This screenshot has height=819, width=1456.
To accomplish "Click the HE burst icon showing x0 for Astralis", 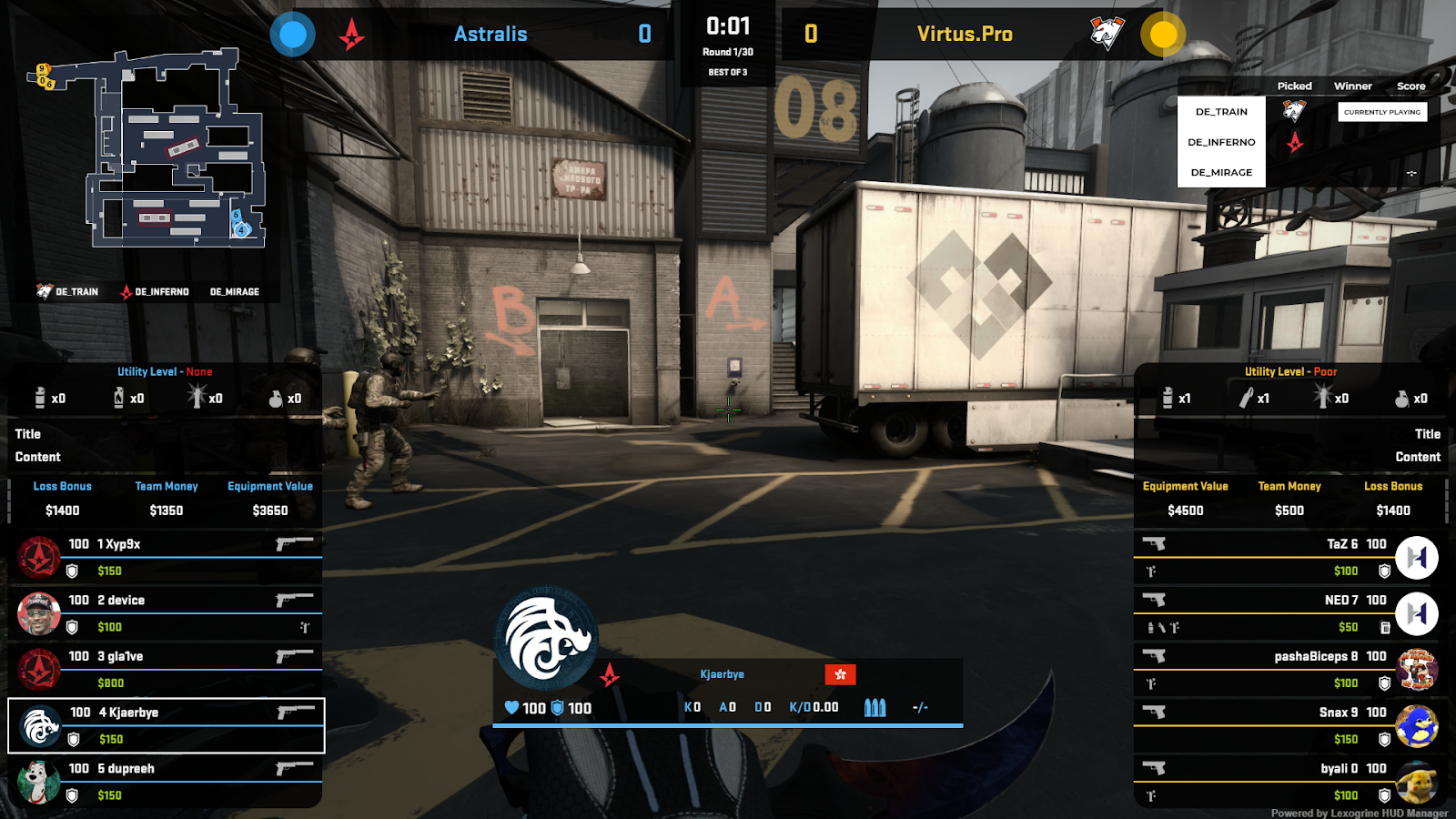I will (197, 398).
